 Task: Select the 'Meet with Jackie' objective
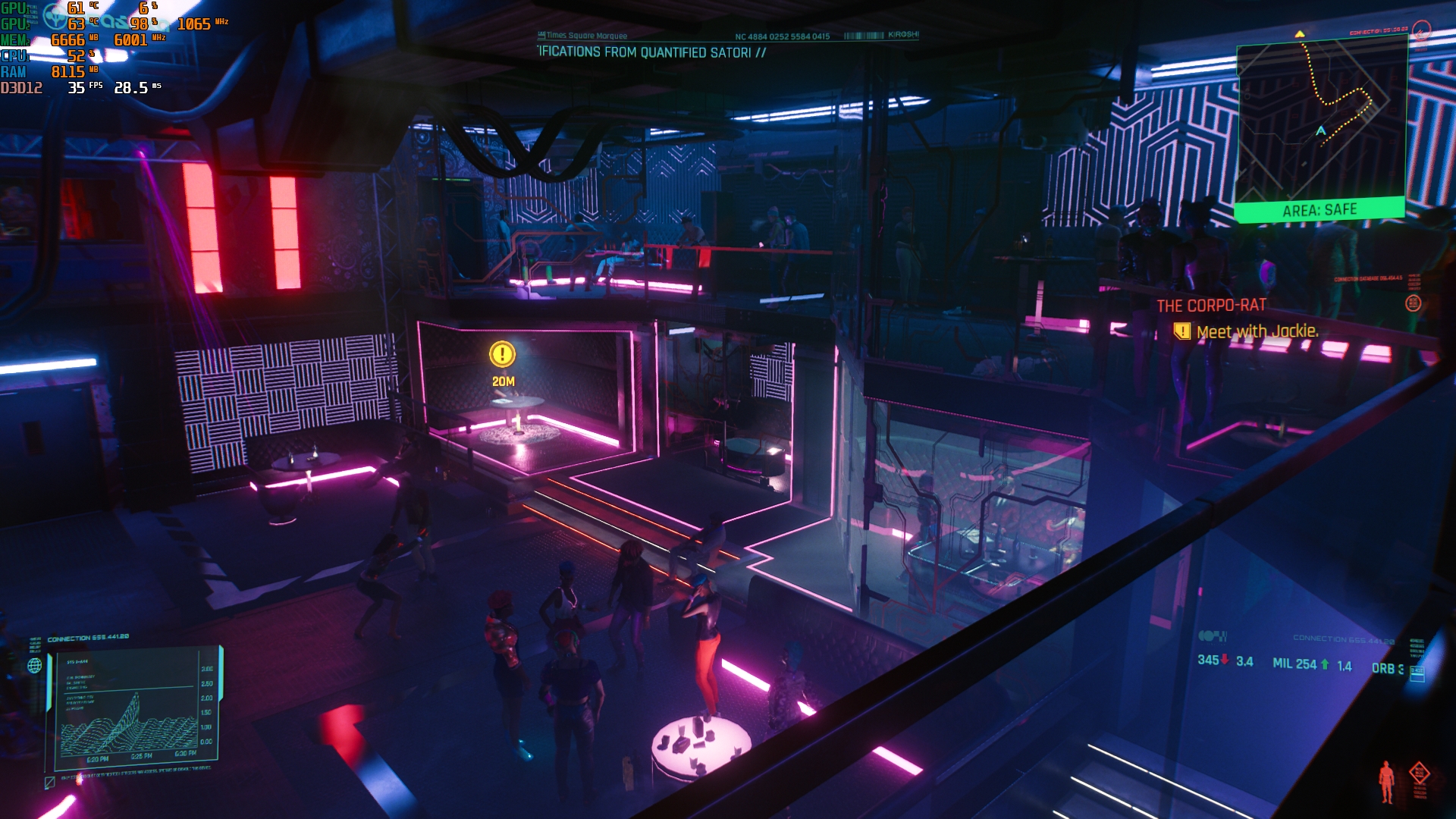[x=1257, y=331]
